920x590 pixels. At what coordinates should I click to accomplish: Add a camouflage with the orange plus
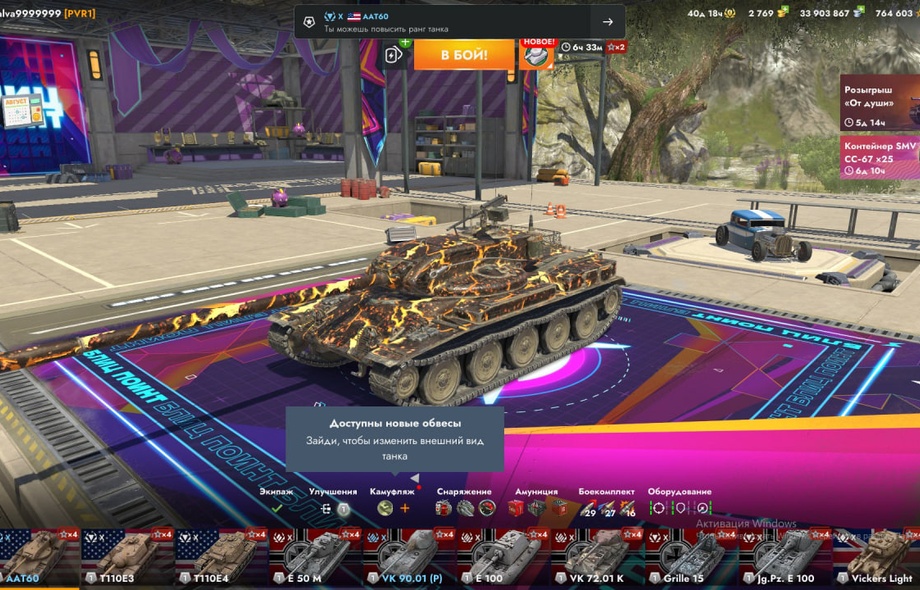[405, 508]
